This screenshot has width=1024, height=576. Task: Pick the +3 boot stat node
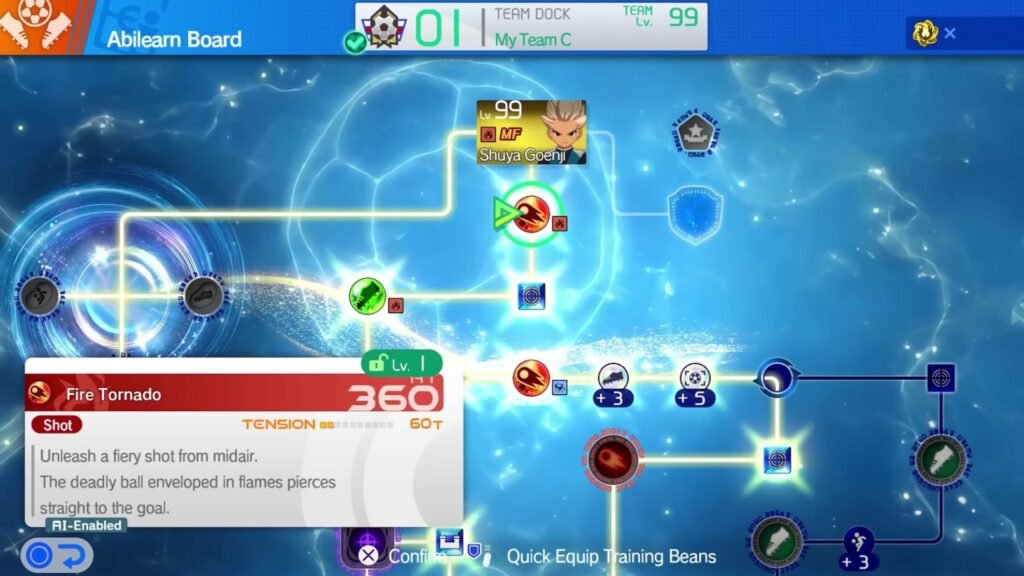tap(612, 382)
